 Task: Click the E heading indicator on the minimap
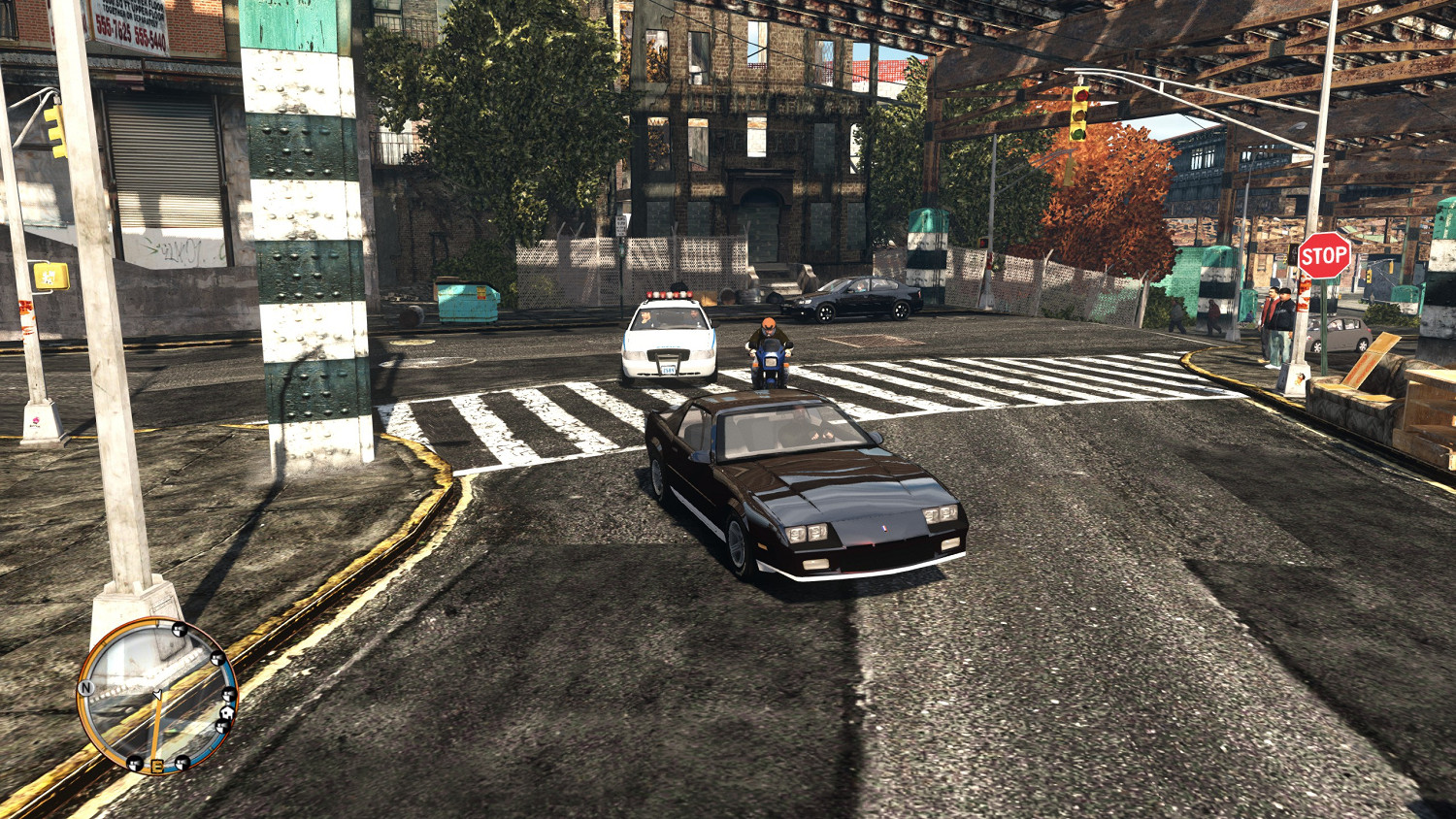156,766
